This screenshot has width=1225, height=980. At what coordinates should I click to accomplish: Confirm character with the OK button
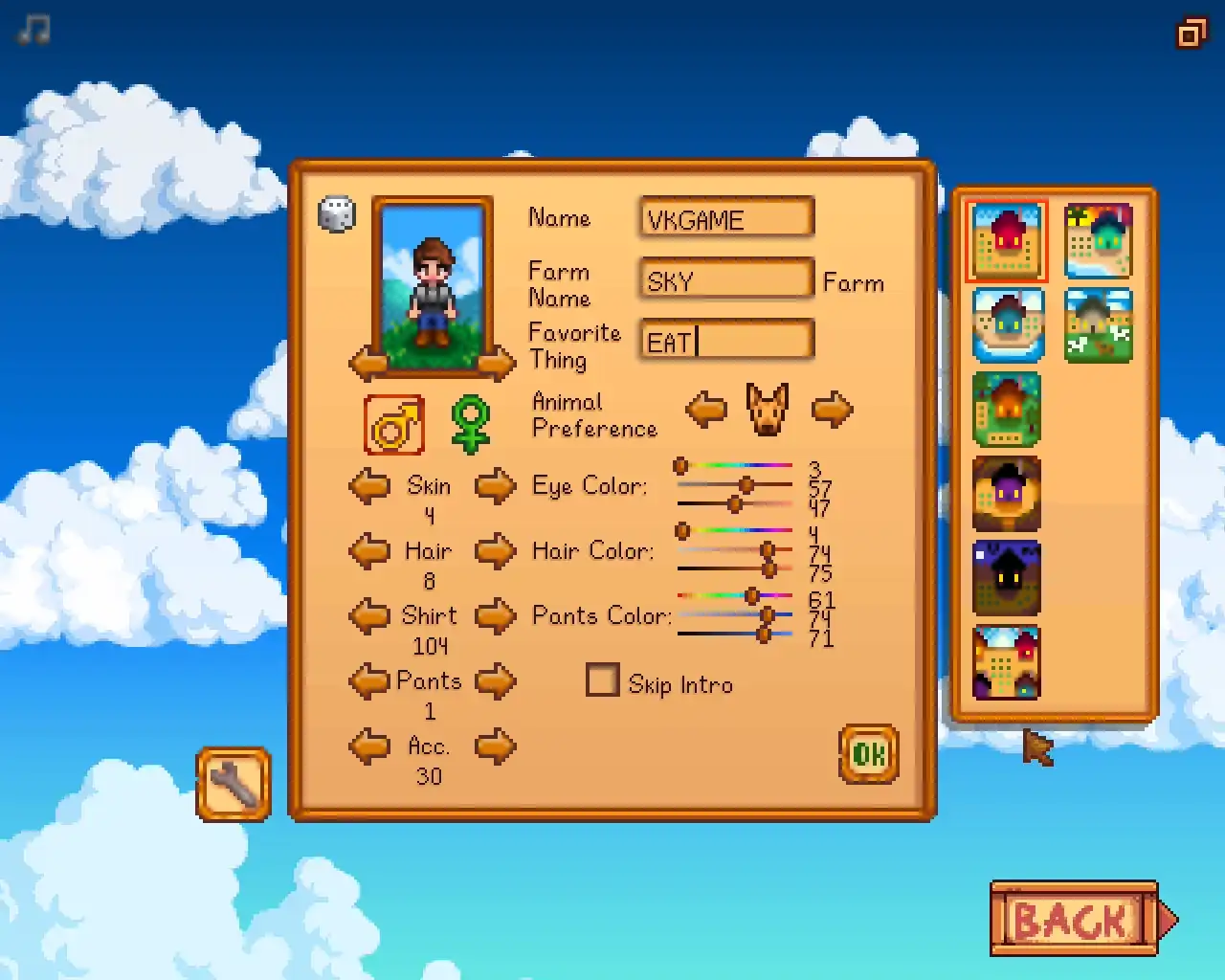pyautogui.click(x=868, y=754)
